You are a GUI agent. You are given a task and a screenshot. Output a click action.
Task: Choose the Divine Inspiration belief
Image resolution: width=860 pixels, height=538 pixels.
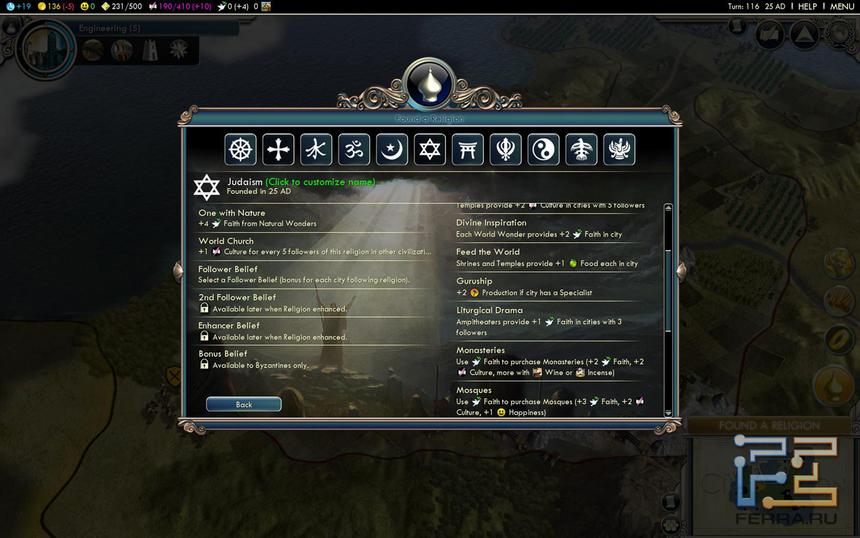point(555,228)
